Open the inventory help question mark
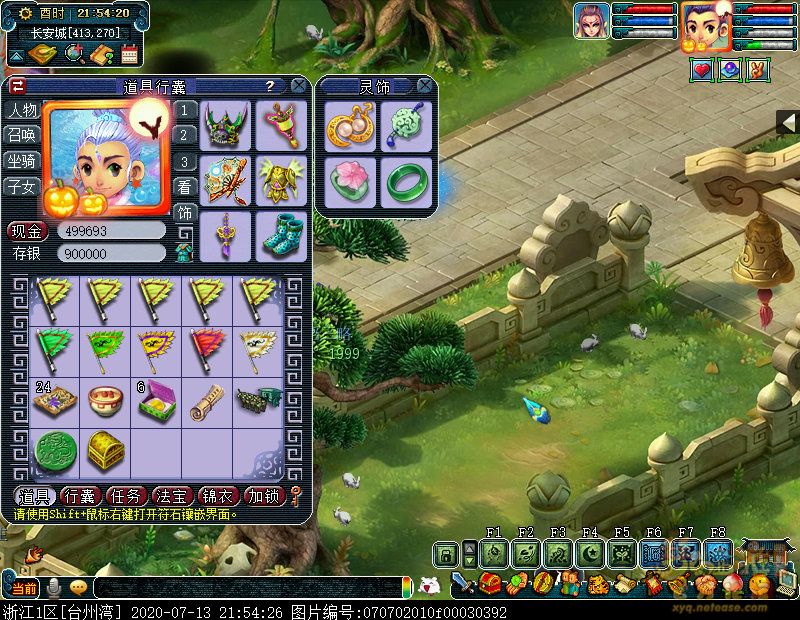This screenshot has width=800, height=620. point(270,87)
